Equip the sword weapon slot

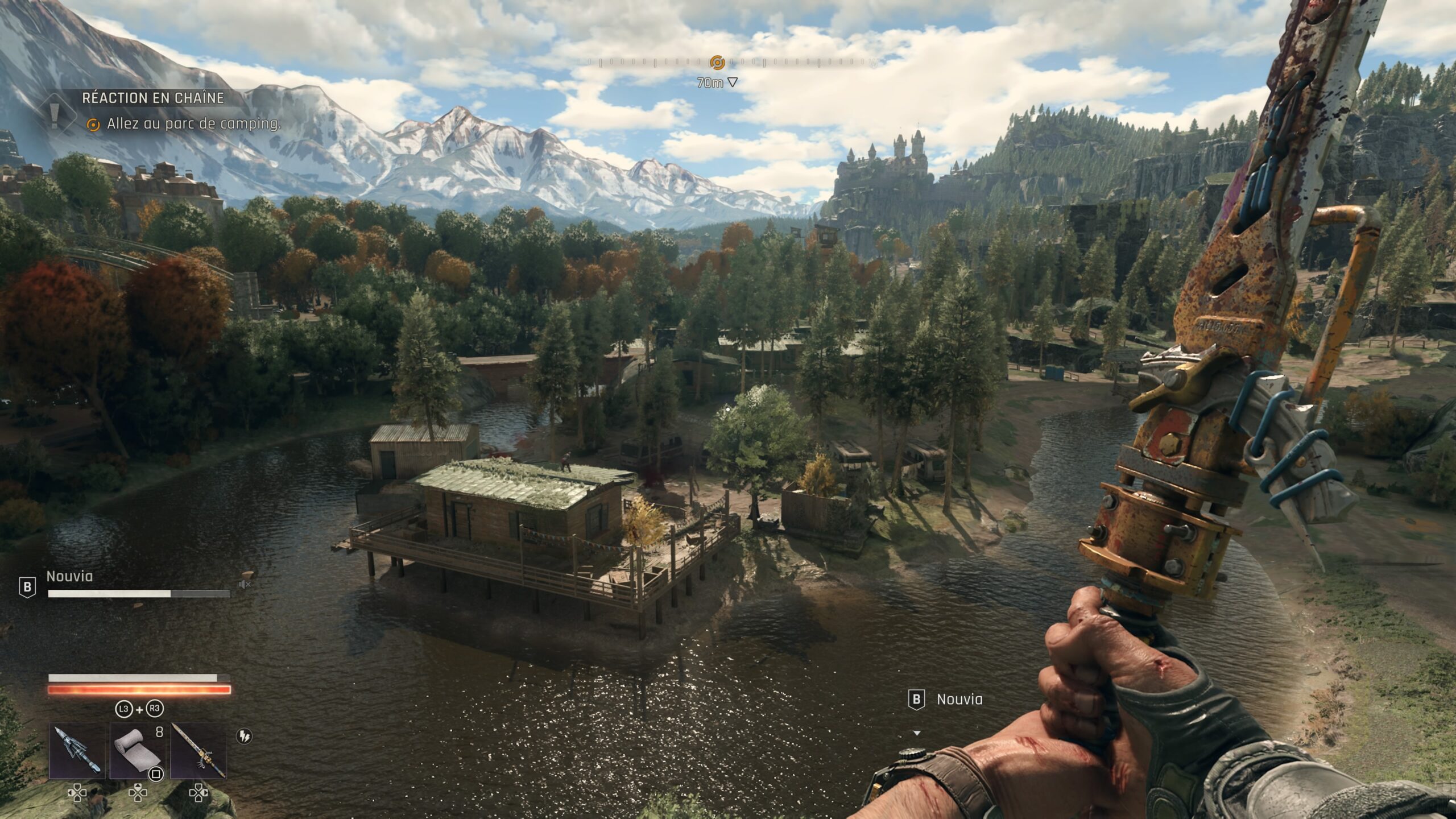198,751
